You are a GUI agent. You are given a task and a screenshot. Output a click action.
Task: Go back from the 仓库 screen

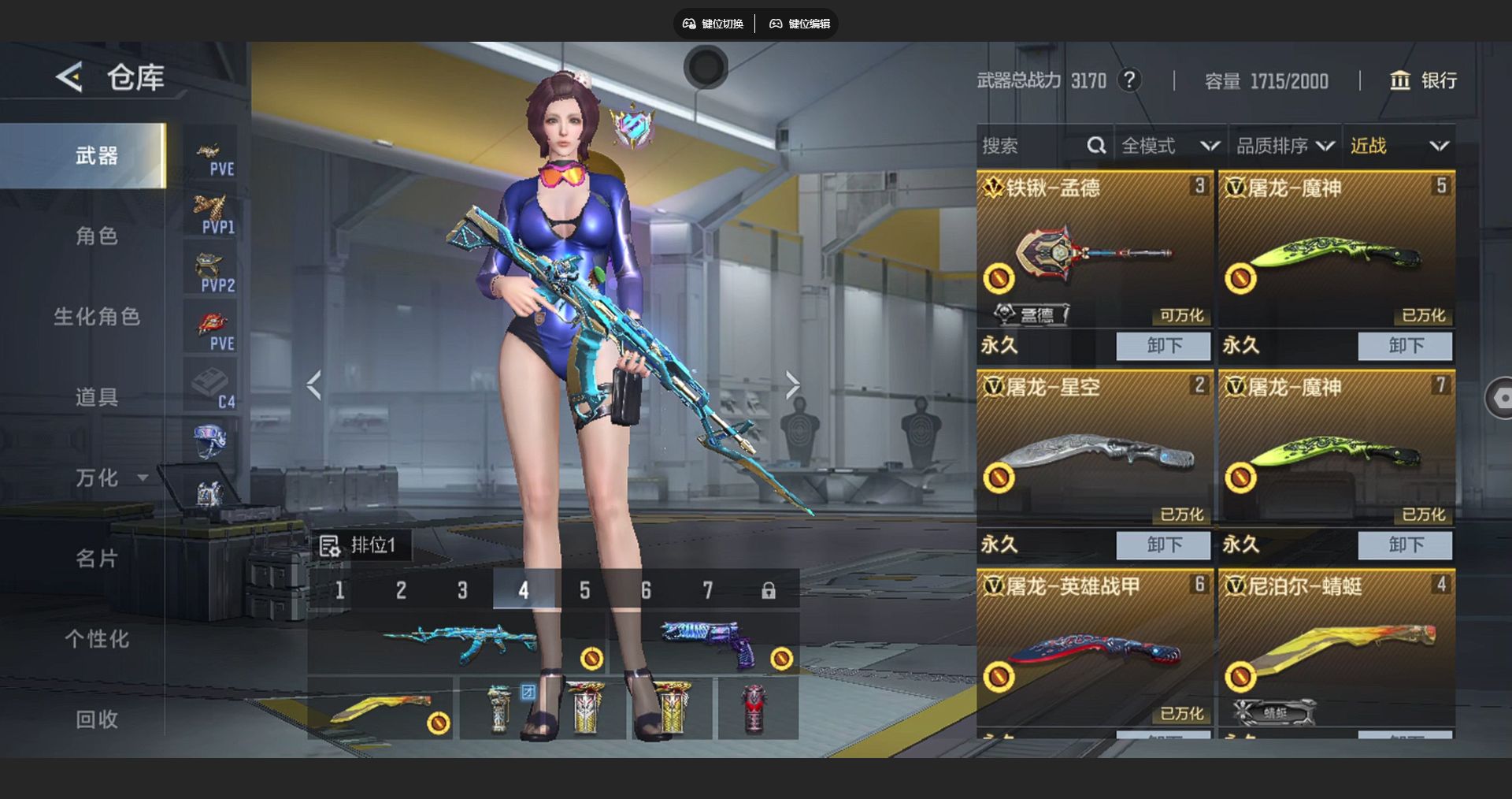click(x=69, y=77)
